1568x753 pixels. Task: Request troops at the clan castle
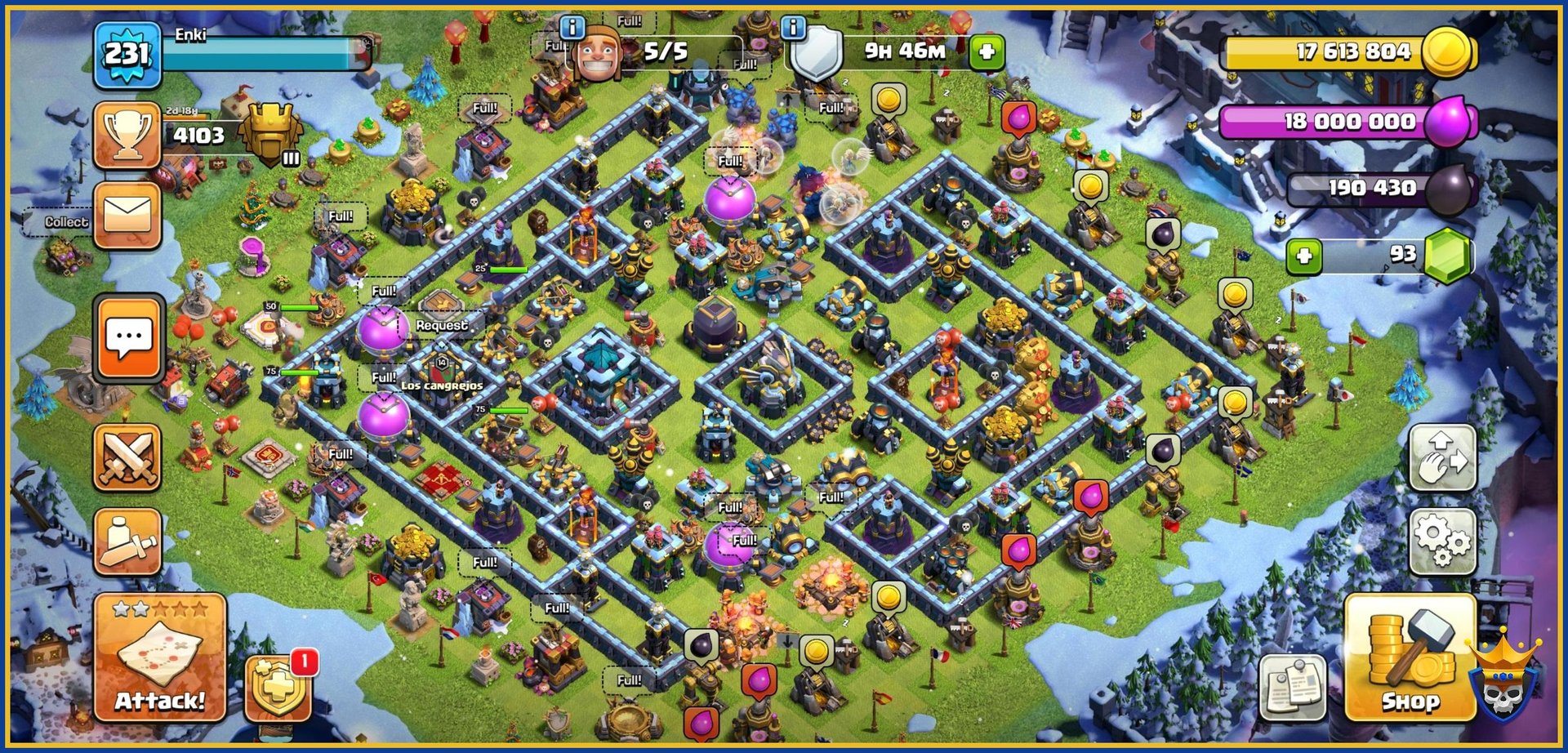tap(441, 325)
